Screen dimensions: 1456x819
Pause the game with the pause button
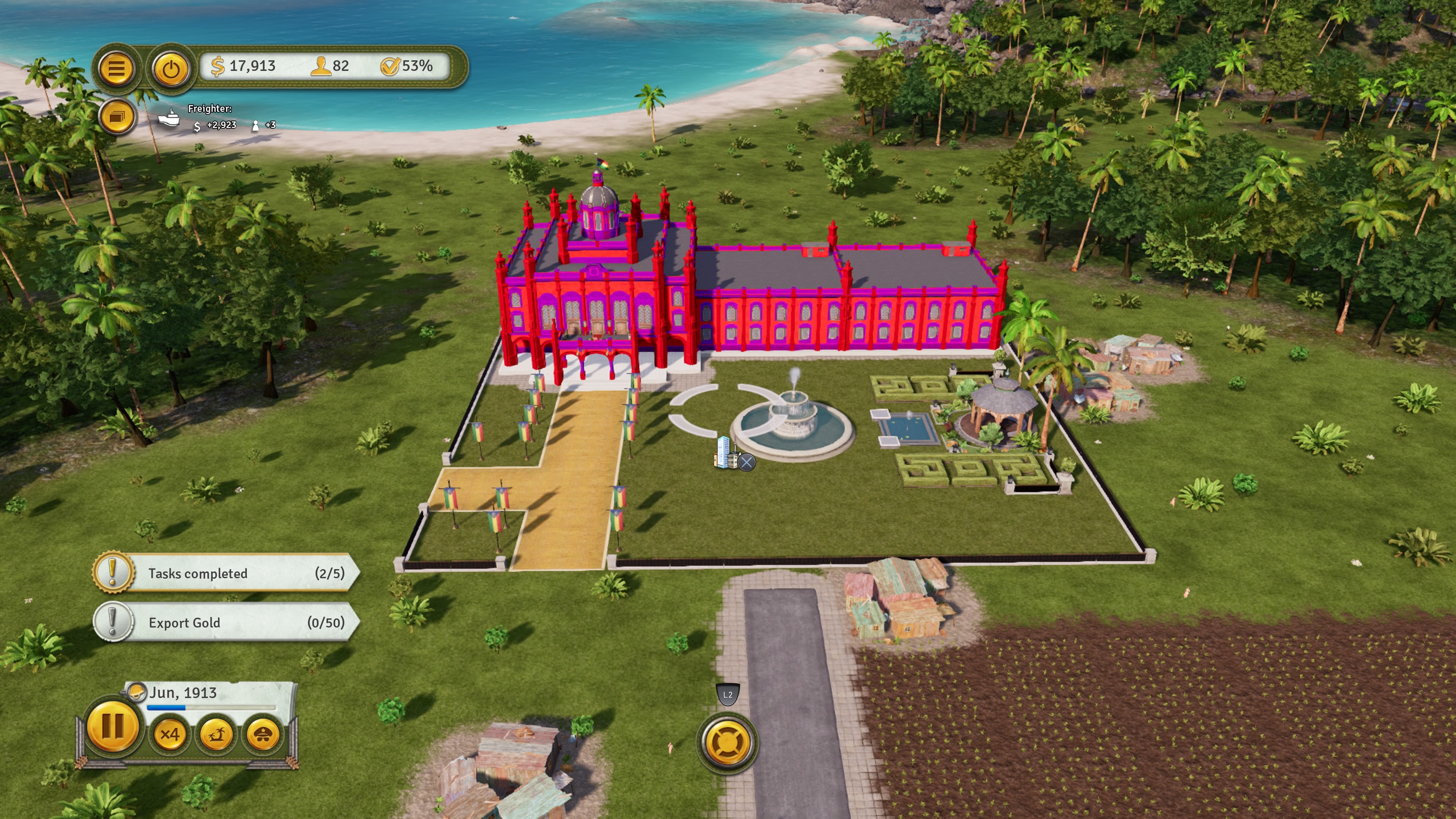click(113, 726)
